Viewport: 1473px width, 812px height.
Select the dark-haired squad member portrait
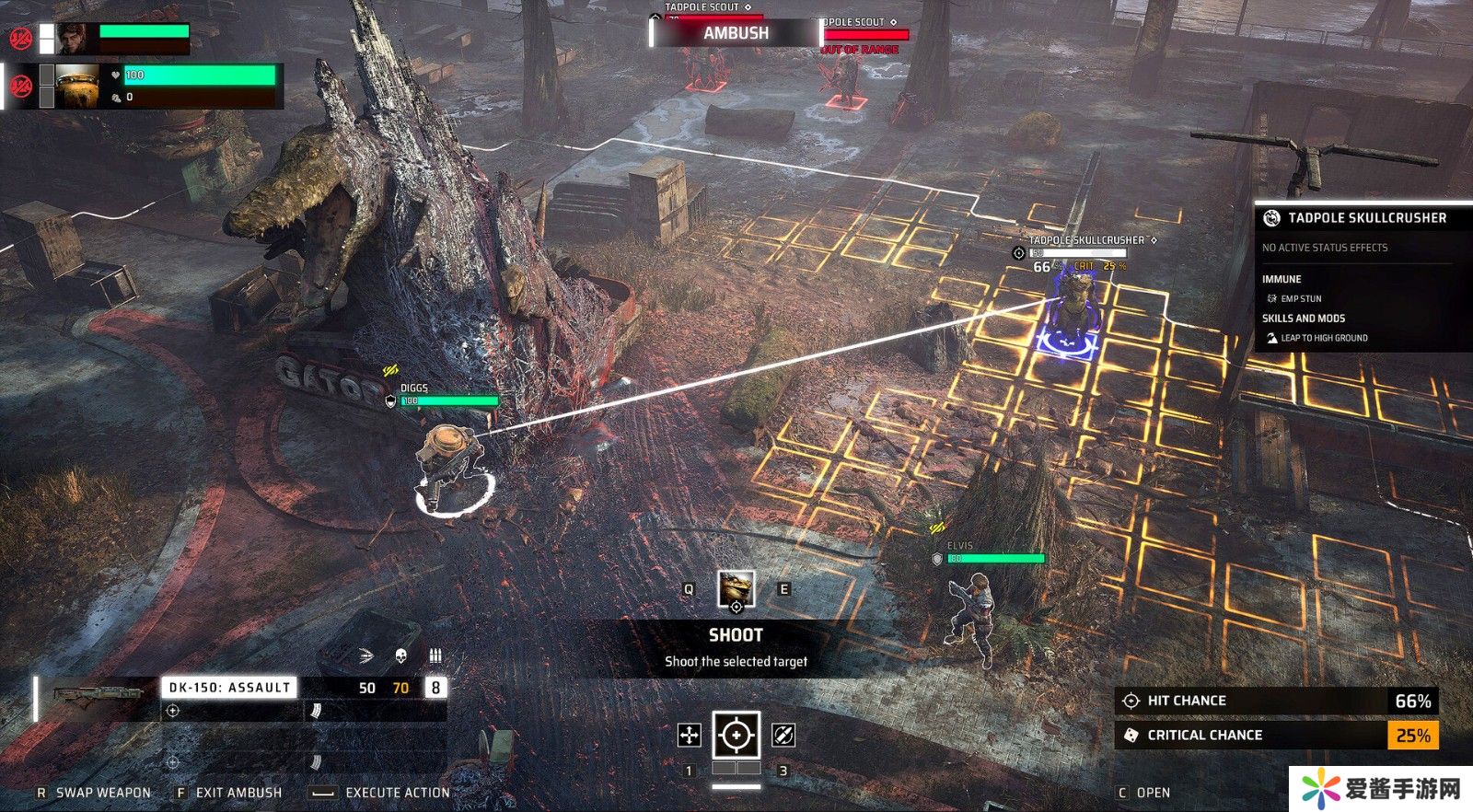point(74,39)
